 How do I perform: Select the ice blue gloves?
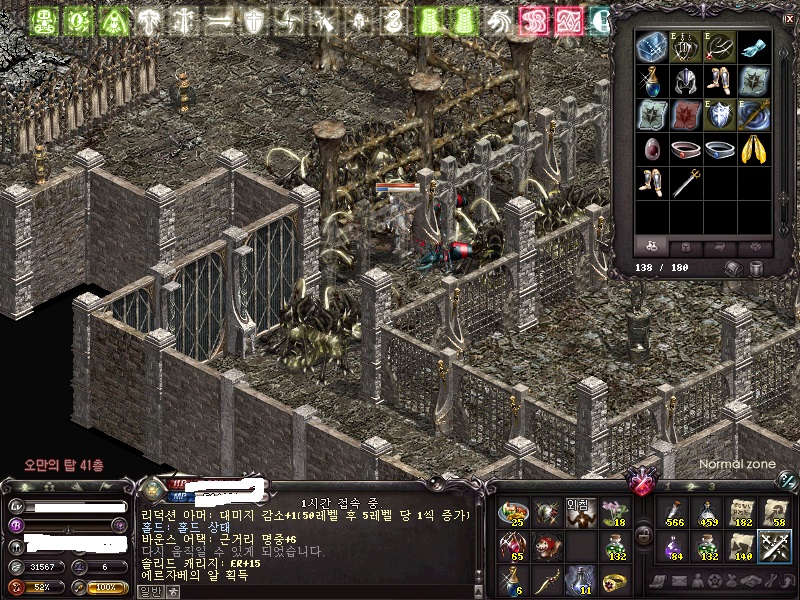point(754,46)
